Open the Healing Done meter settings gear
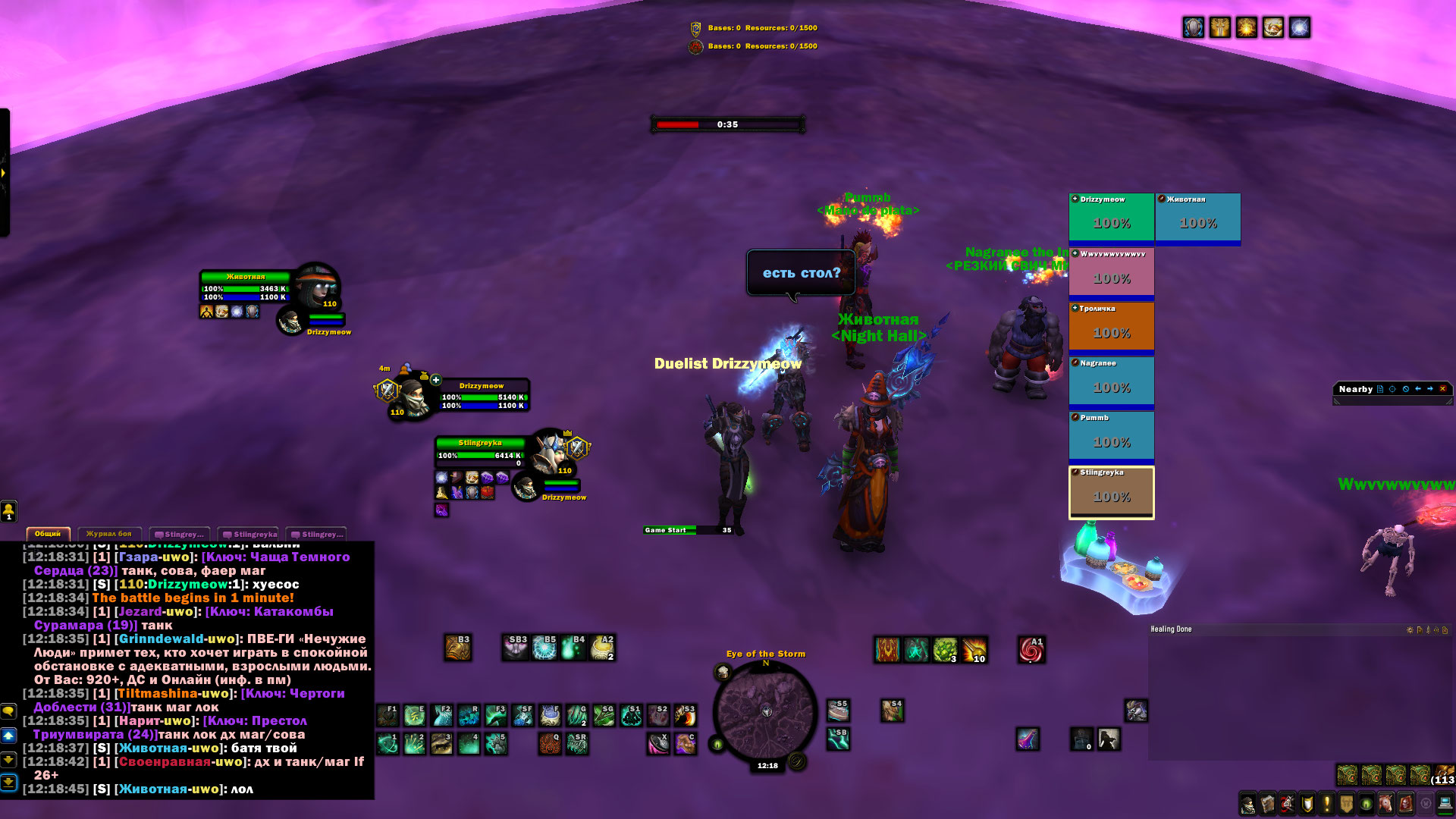Viewport: 1456px width, 819px height. pos(1410,630)
